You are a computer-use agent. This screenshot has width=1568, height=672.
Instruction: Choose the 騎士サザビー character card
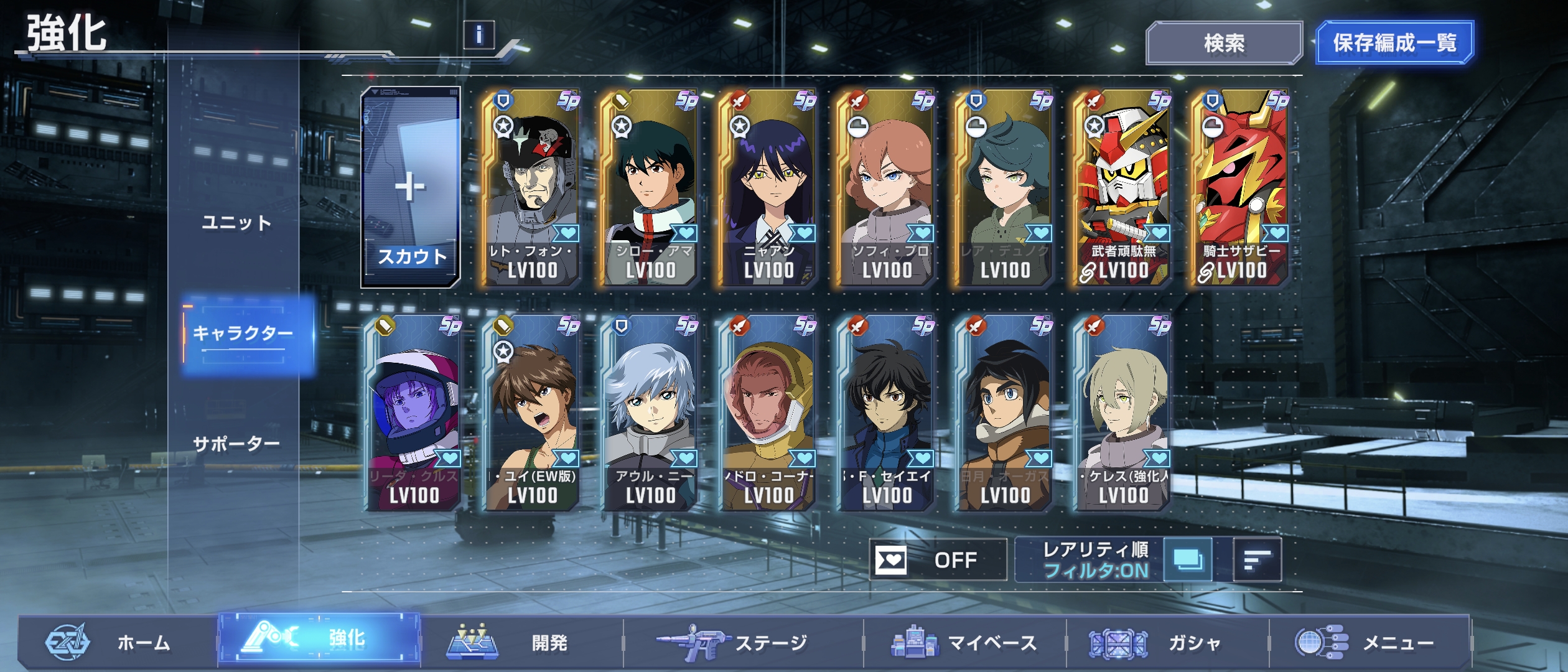pyautogui.click(x=1241, y=187)
